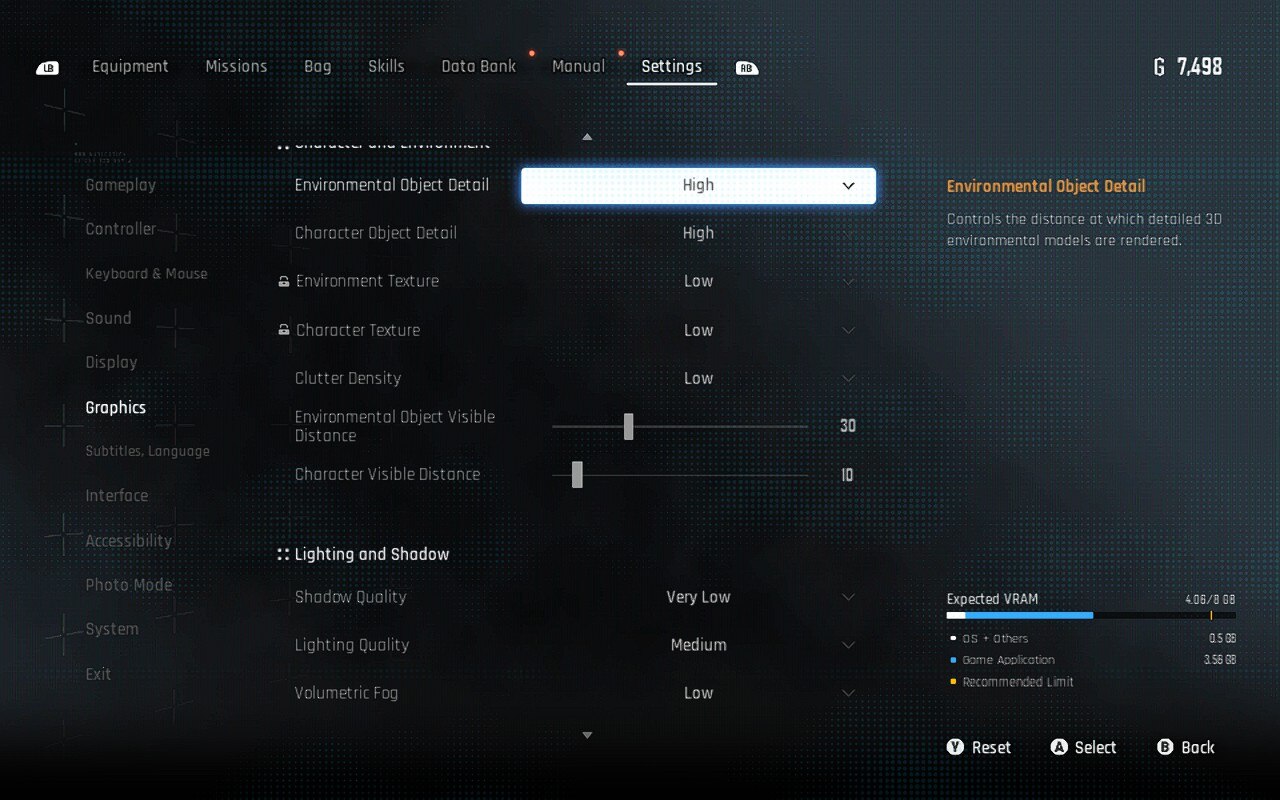Open the Missions tab
The width and height of the screenshot is (1280, 800).
[236, 67]
